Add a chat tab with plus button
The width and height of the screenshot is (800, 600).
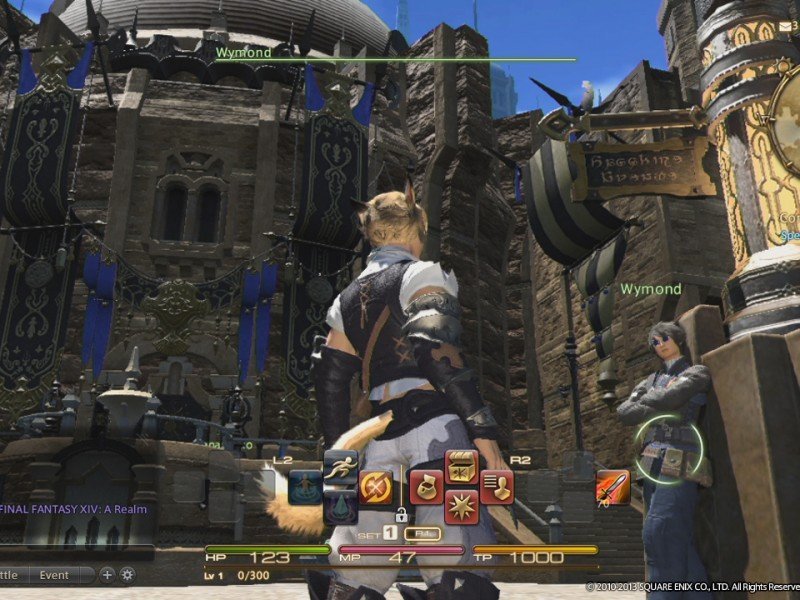107,575
